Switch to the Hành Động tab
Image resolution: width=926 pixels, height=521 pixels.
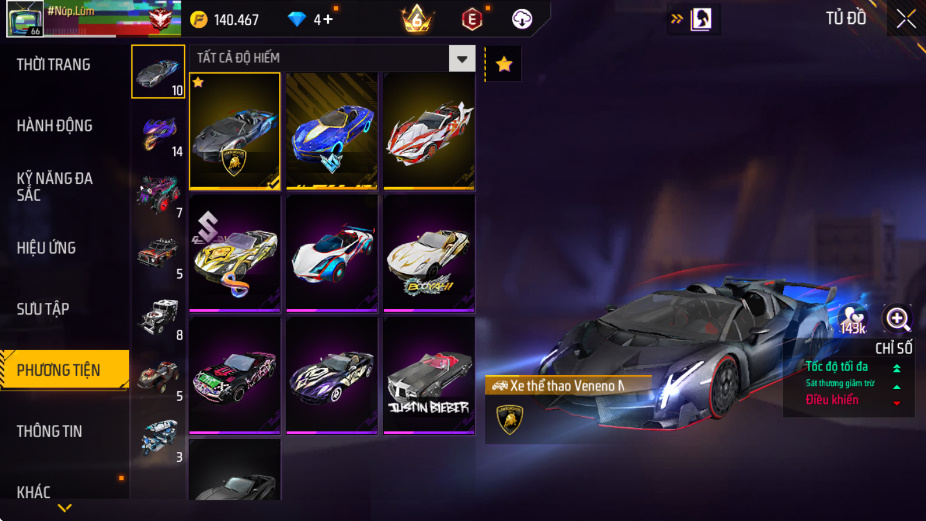tap(55, 126)
